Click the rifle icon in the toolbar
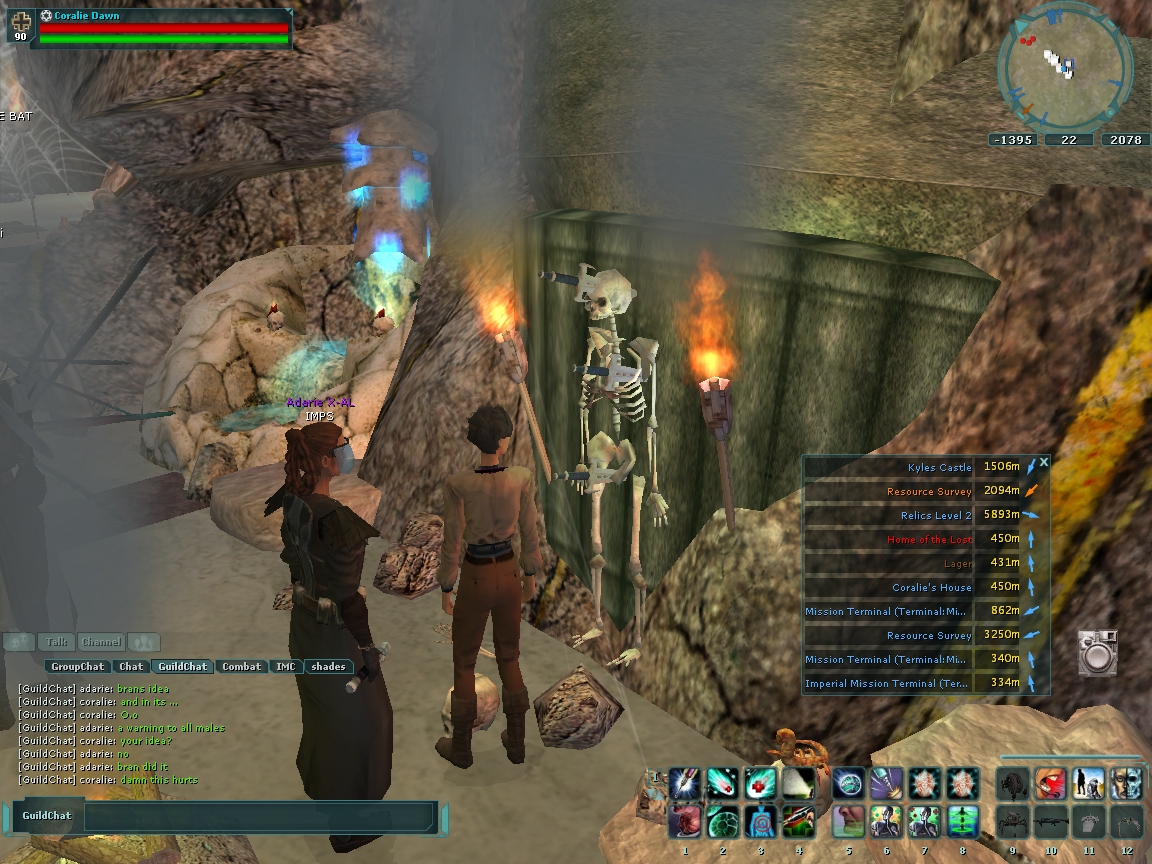Viewport: 1152px width, 864px height. coord(1050,821)
